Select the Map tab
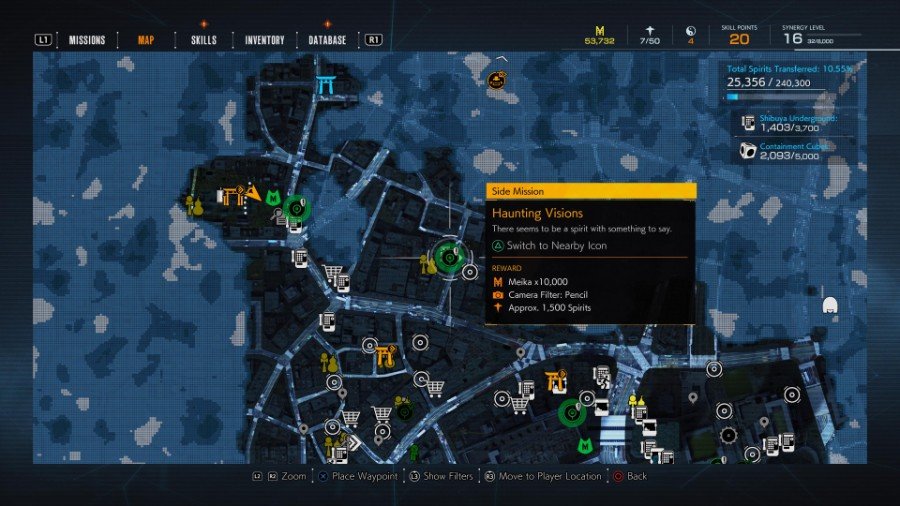The height and width of the screenshot is (506, 900). (145, 40)
